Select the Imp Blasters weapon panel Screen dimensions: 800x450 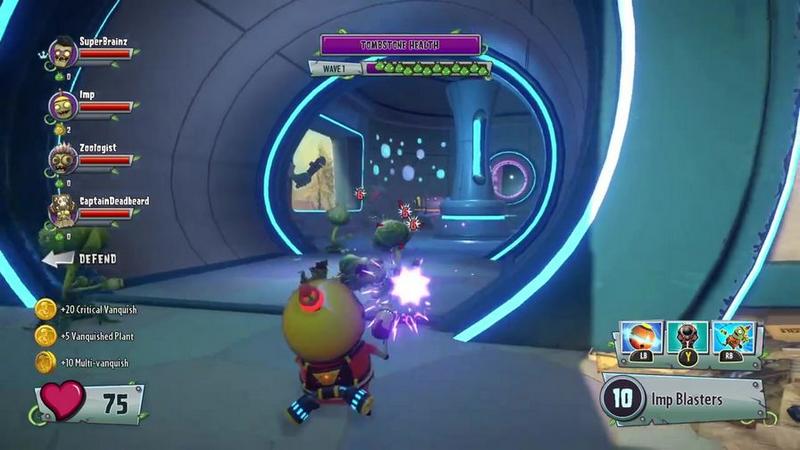(x=682, y=400)
